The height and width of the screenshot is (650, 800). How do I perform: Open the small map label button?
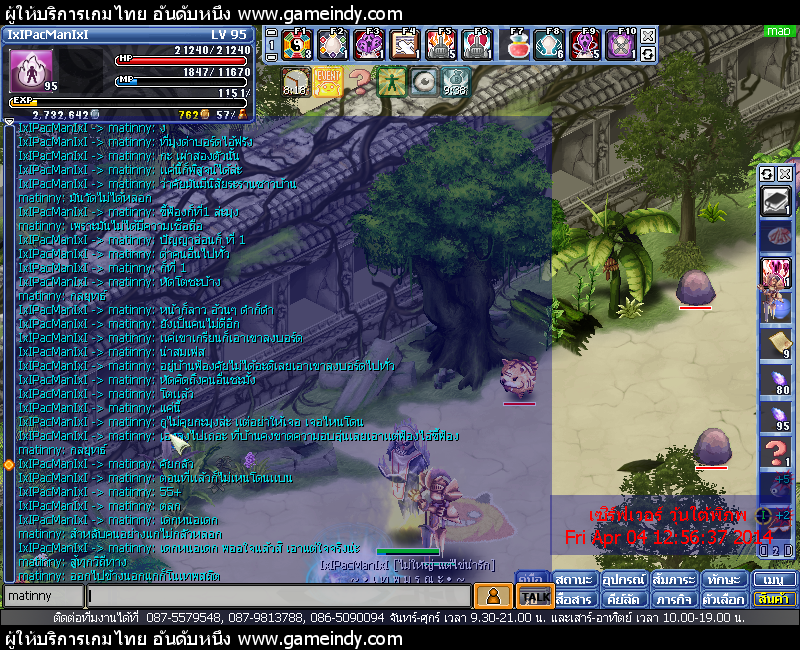[778, 32]
